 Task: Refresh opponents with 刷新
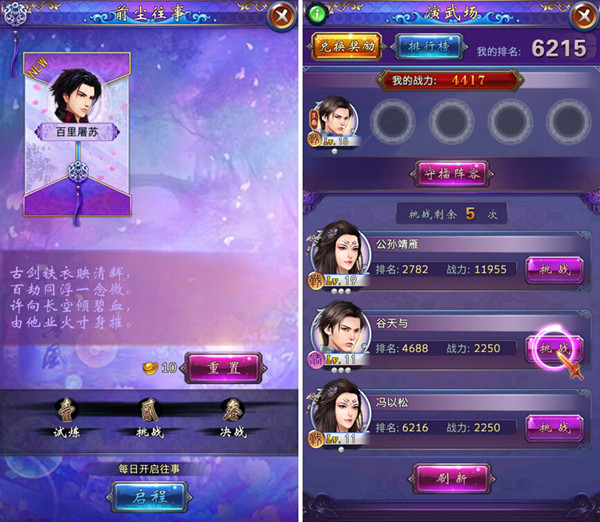pos(449,476)
